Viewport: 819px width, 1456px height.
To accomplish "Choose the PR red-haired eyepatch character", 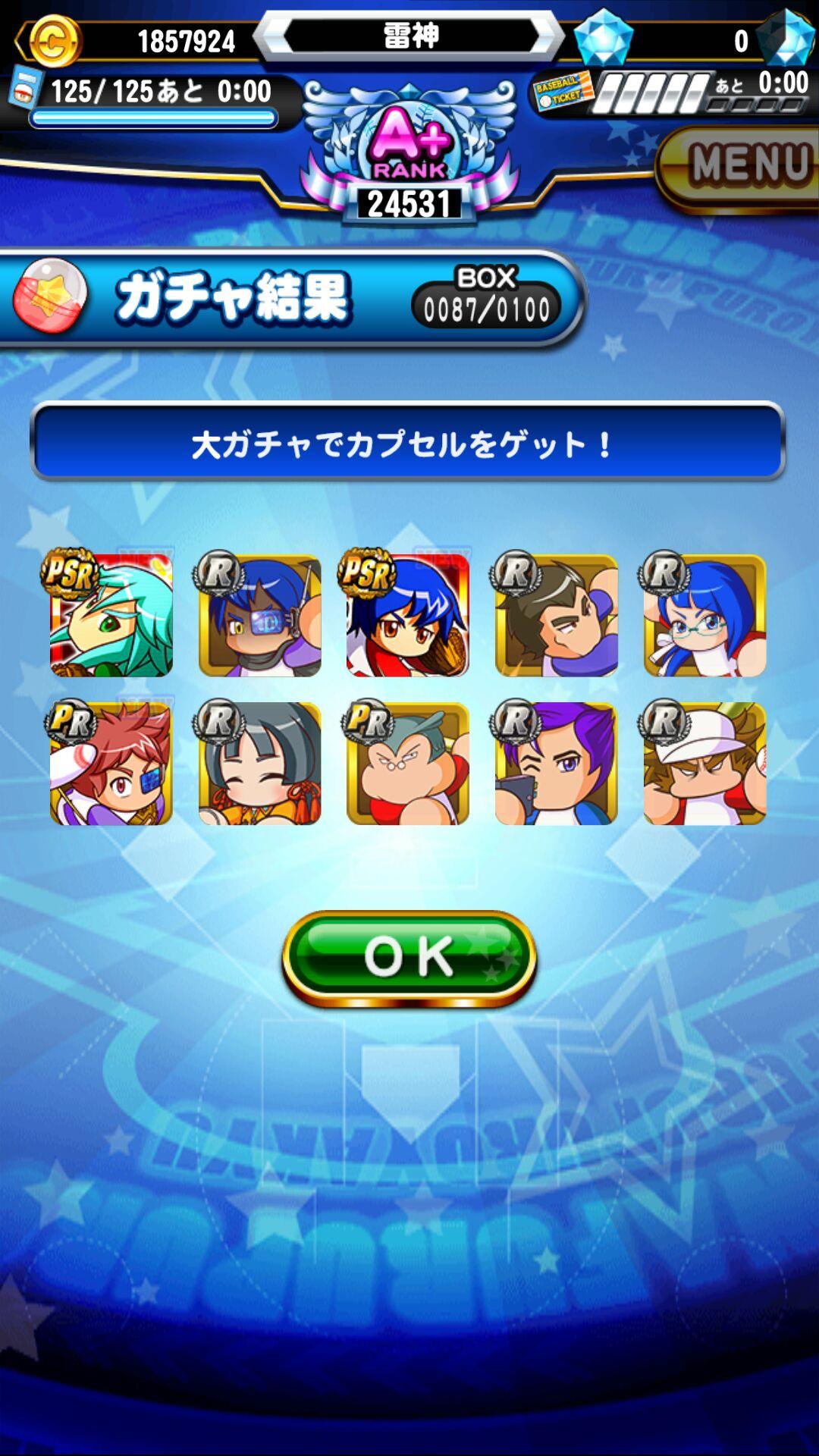I will [x=111, y=764].
